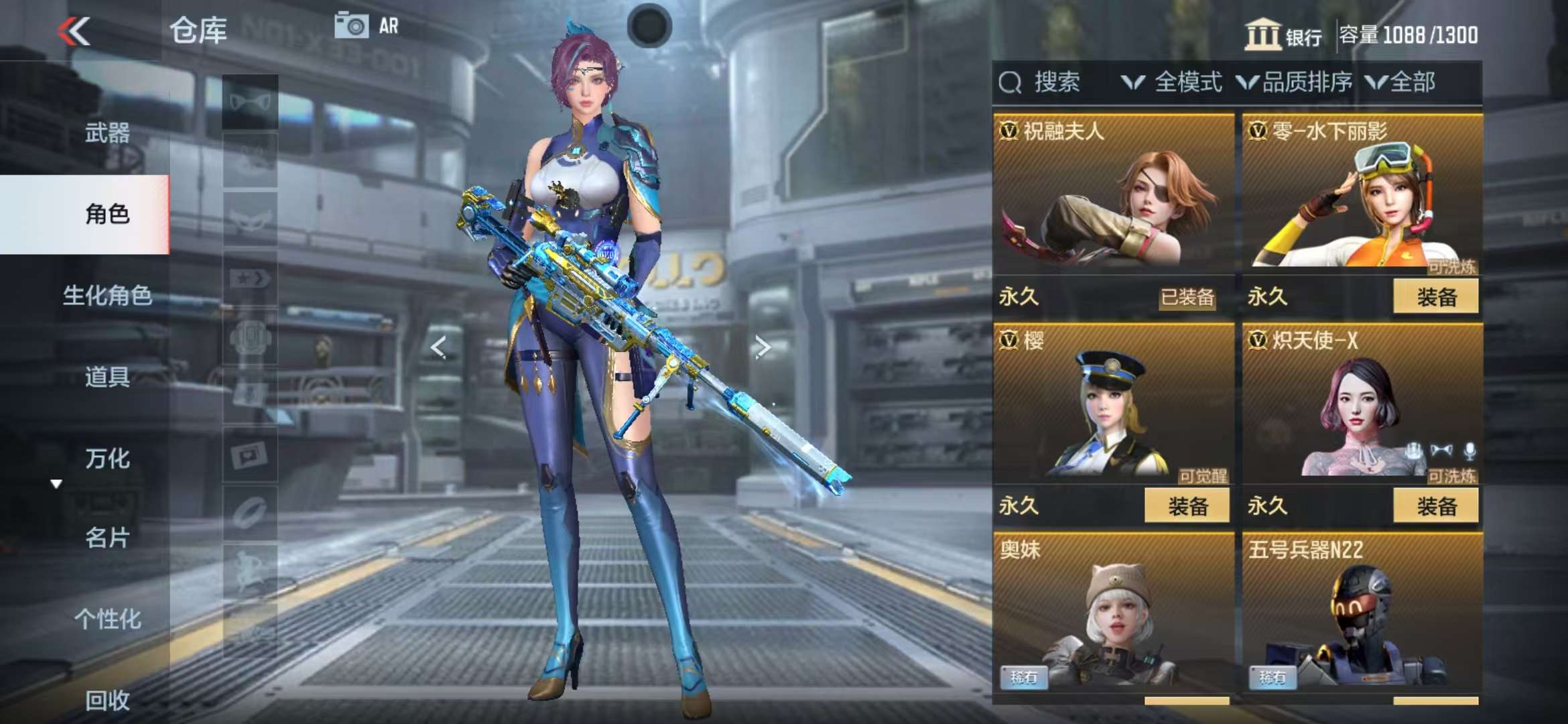Switch to the 道具 items tab
The height and width of the screenshot is (724, 1568).
click(x=107, y=377)
